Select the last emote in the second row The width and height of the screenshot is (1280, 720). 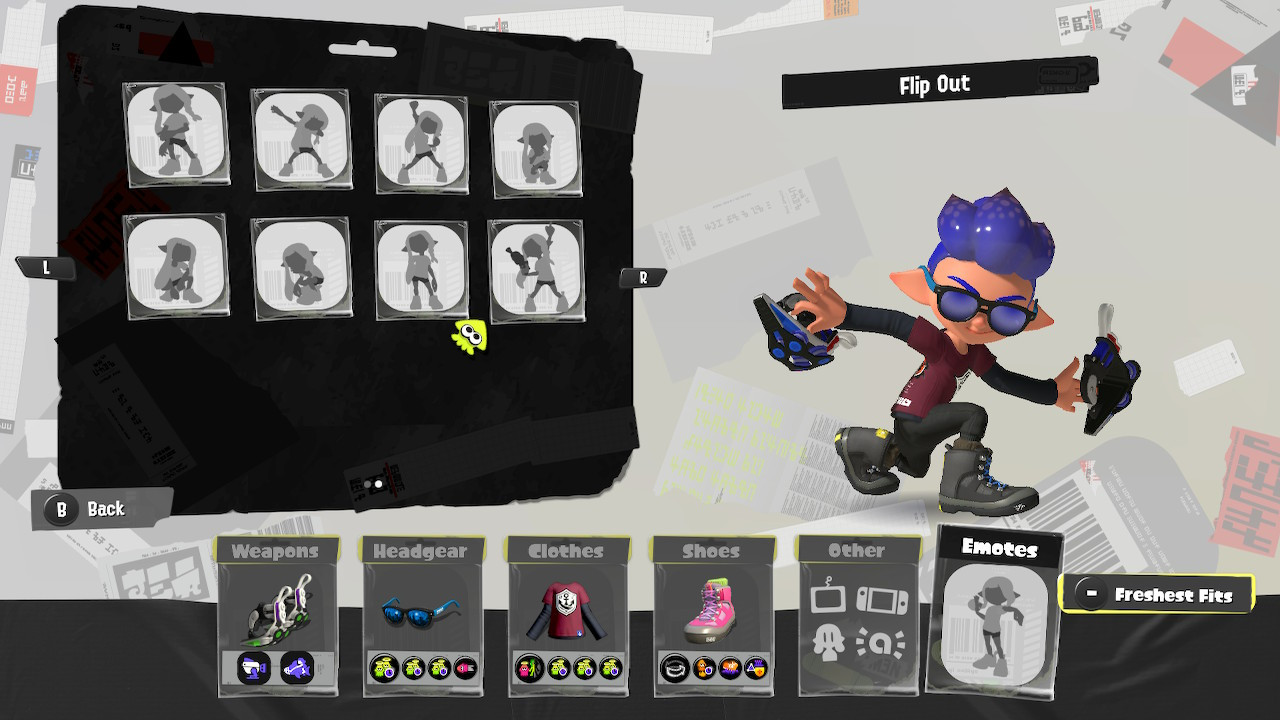[537, 267]
